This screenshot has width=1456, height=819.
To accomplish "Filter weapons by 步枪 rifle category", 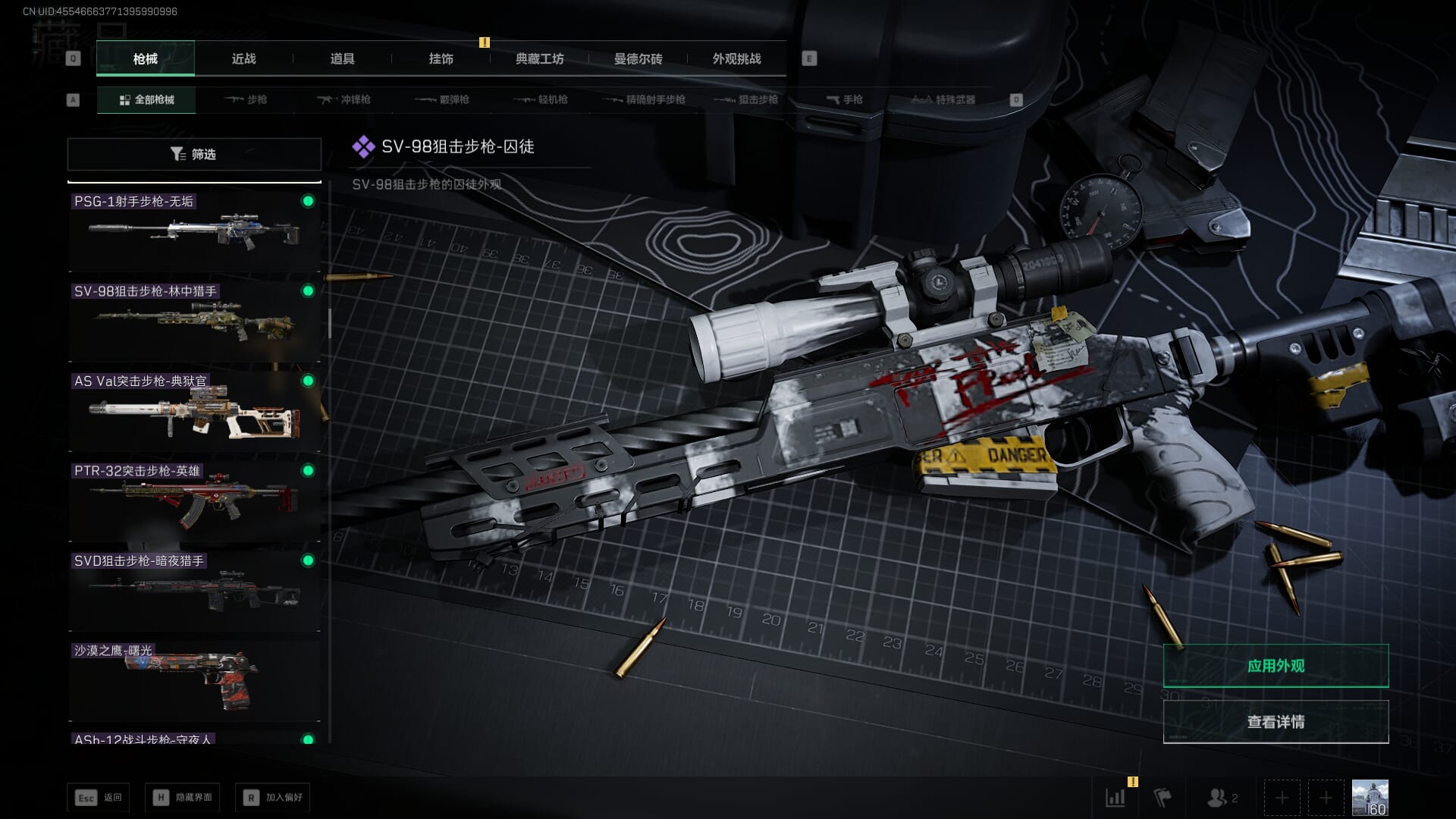I will (246, 99).
